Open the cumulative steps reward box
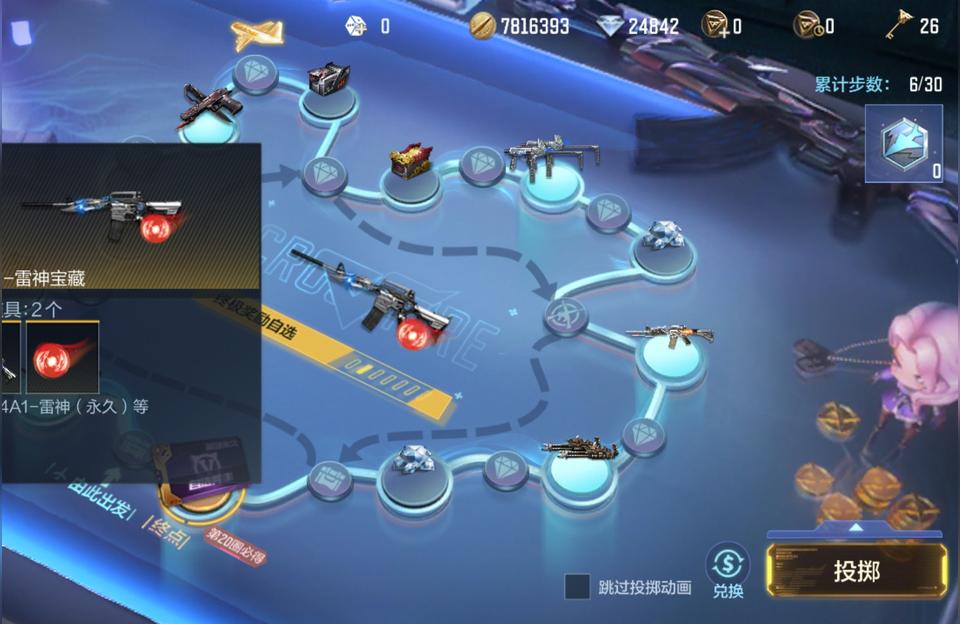The height and width of the screenshot is (624, 960). point(903,145)
